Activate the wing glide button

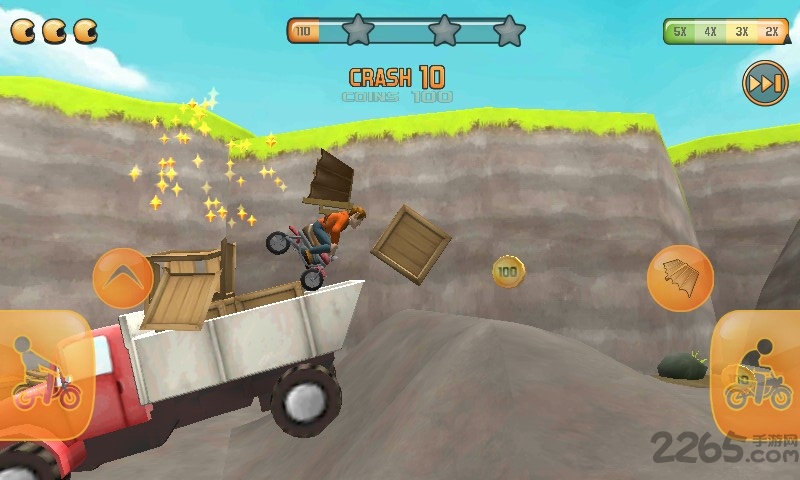coord(680,278)
